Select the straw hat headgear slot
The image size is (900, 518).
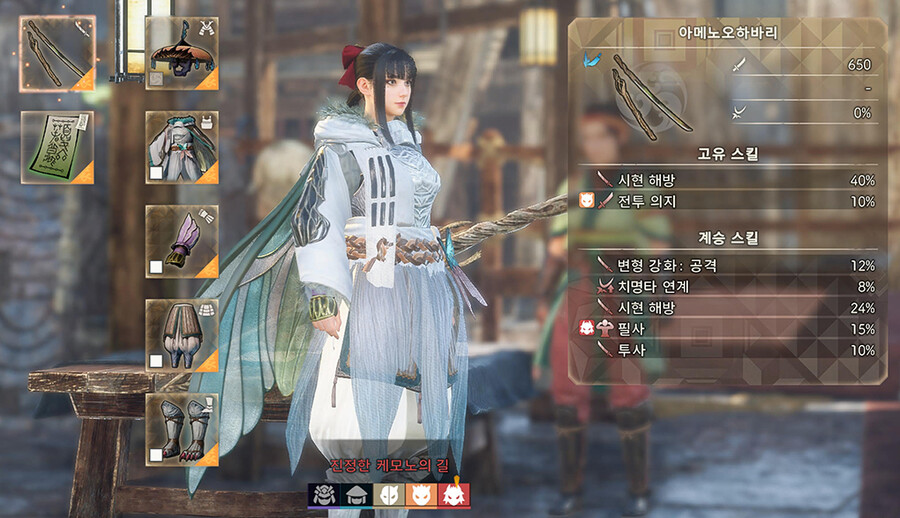(x=181, y=53)
